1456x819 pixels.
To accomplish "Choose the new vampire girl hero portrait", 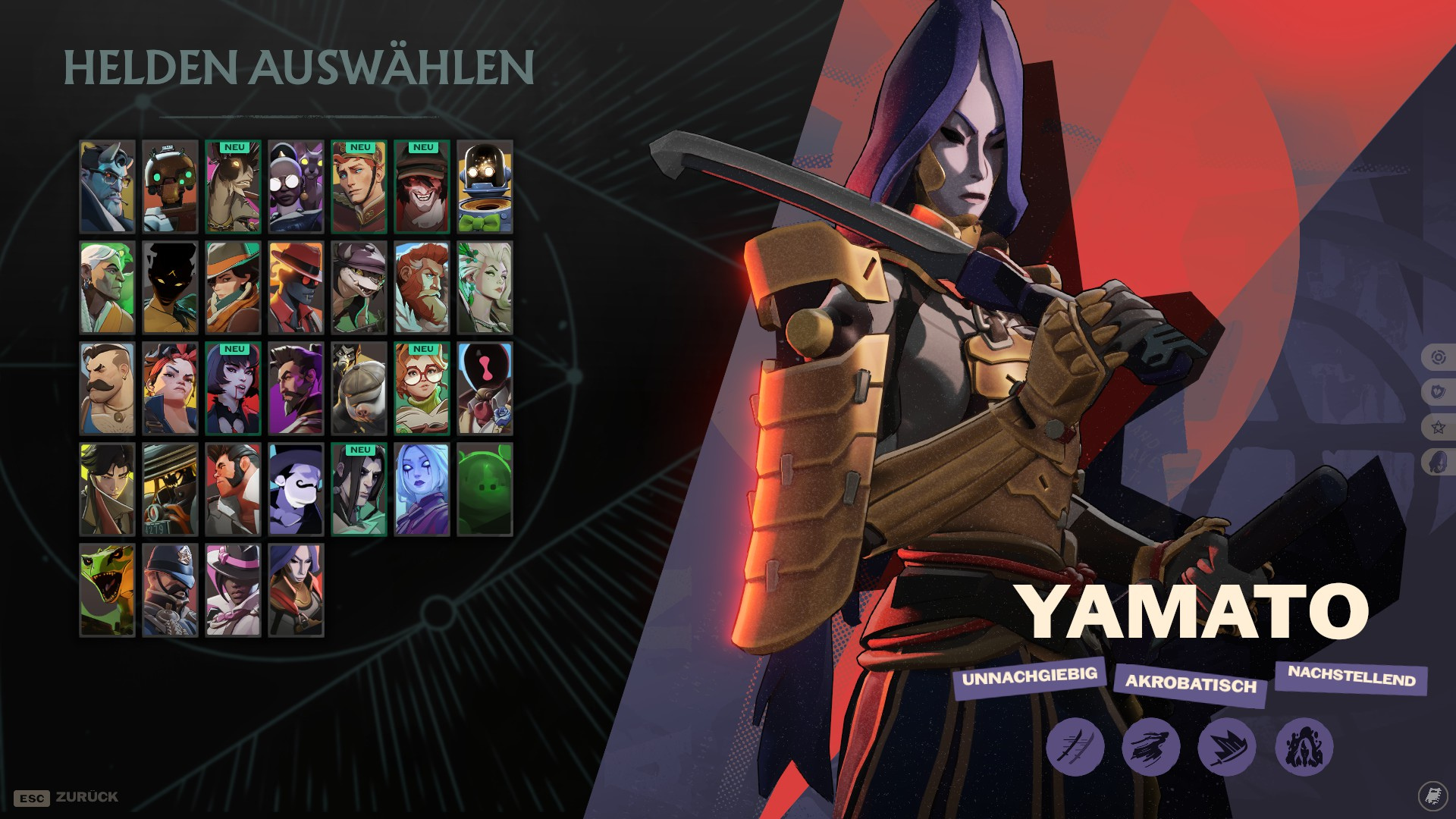I will click(233, 389).
